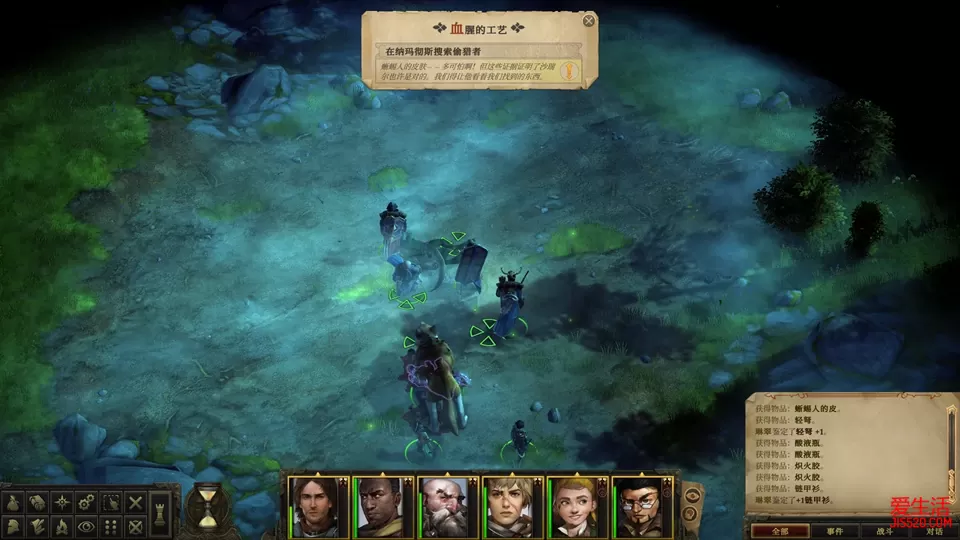Open the inventory bag icon
Viewport: 960px width, 540px height.
coord(15,501)
